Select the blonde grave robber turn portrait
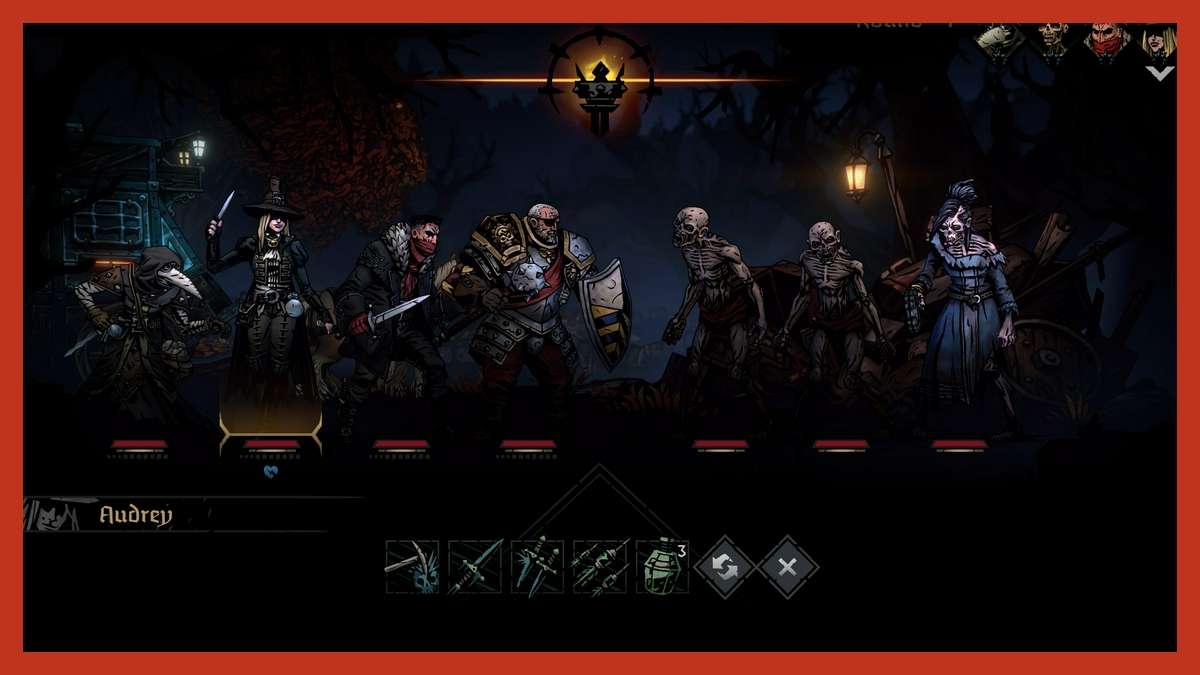 1160,42
